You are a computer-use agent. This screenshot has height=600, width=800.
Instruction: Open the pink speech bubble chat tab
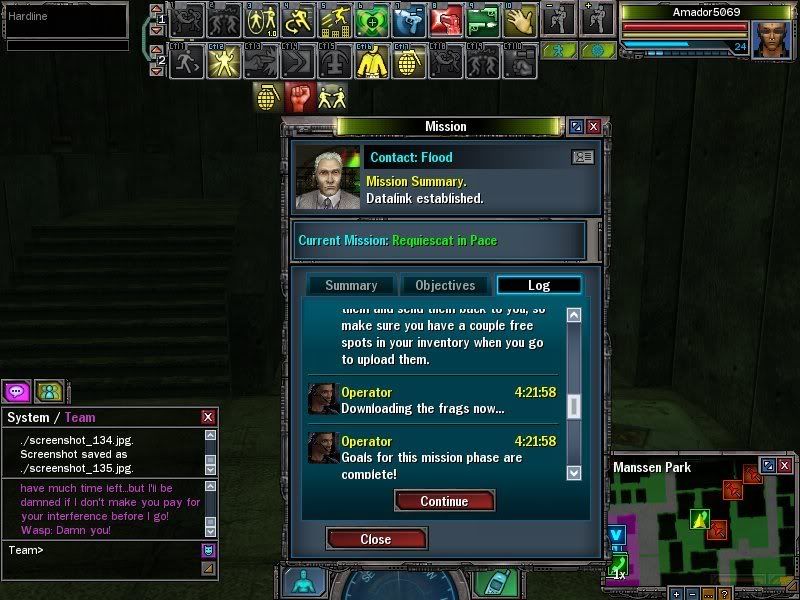[x=16, y=391]
